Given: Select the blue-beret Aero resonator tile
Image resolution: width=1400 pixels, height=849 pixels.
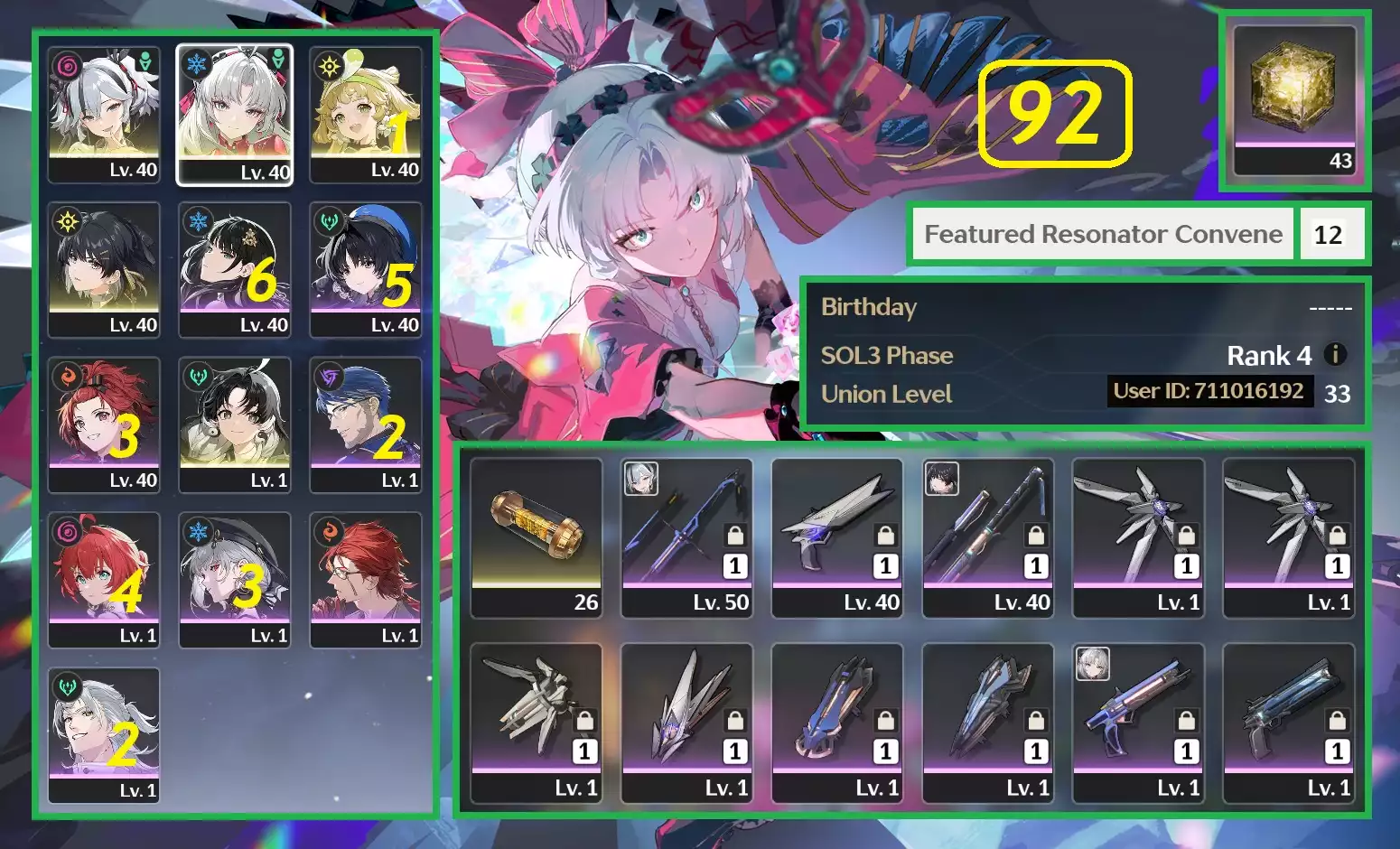Looking at the screenshot, I should pos(365,270).
